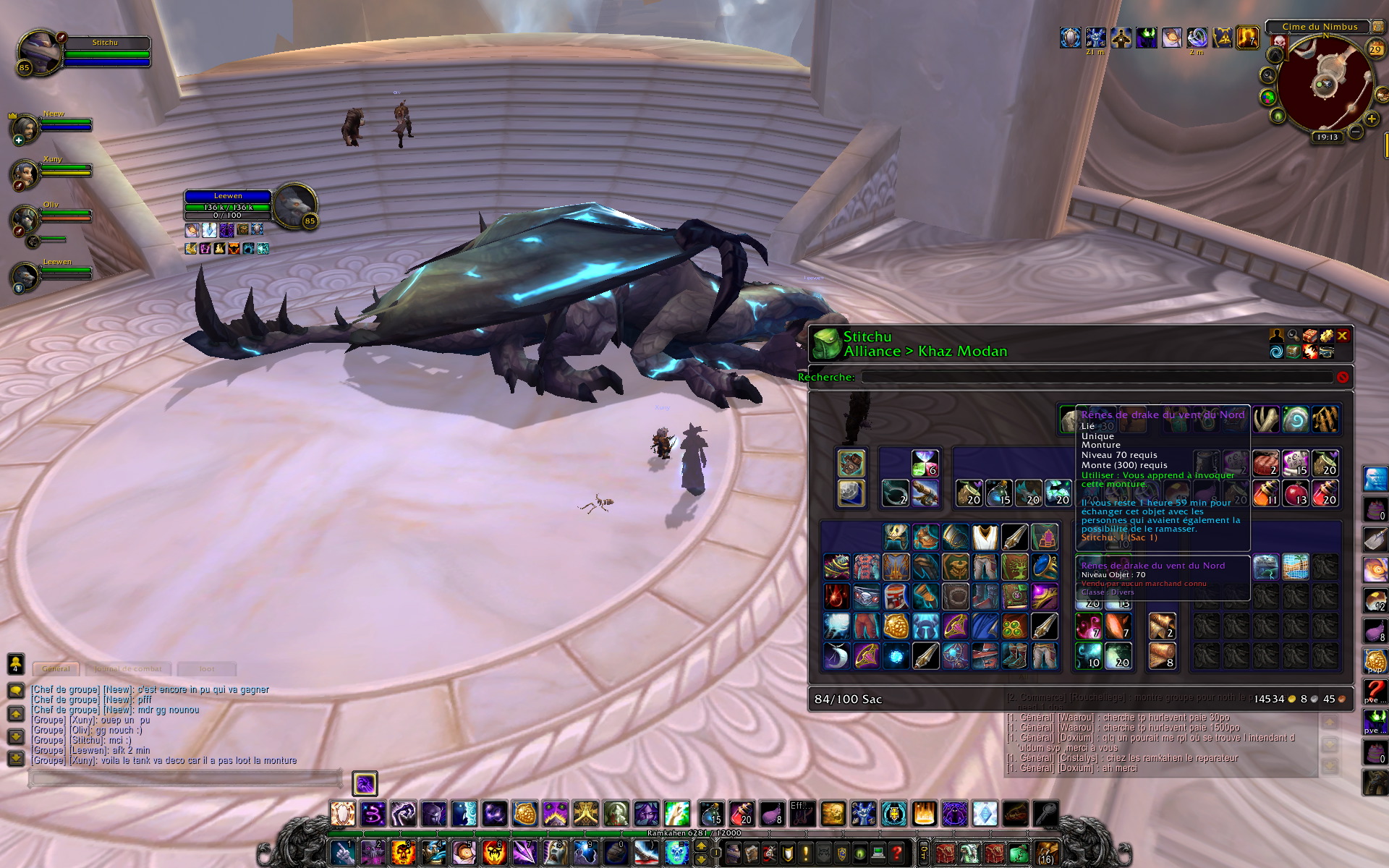Close the Stitchu bag window
1389x868 pixels.
(x=1342, y=336)
